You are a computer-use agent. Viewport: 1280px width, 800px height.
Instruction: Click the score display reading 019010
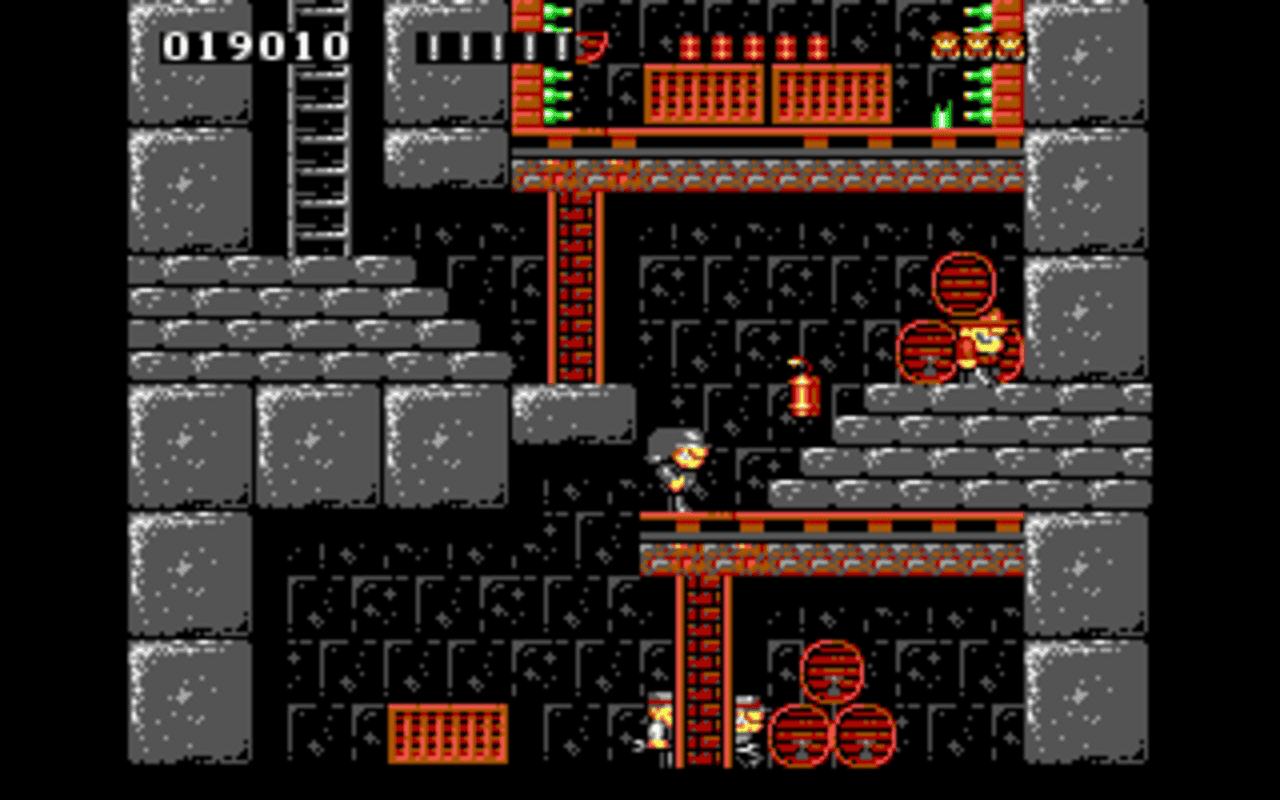click(x=255, y=45)
